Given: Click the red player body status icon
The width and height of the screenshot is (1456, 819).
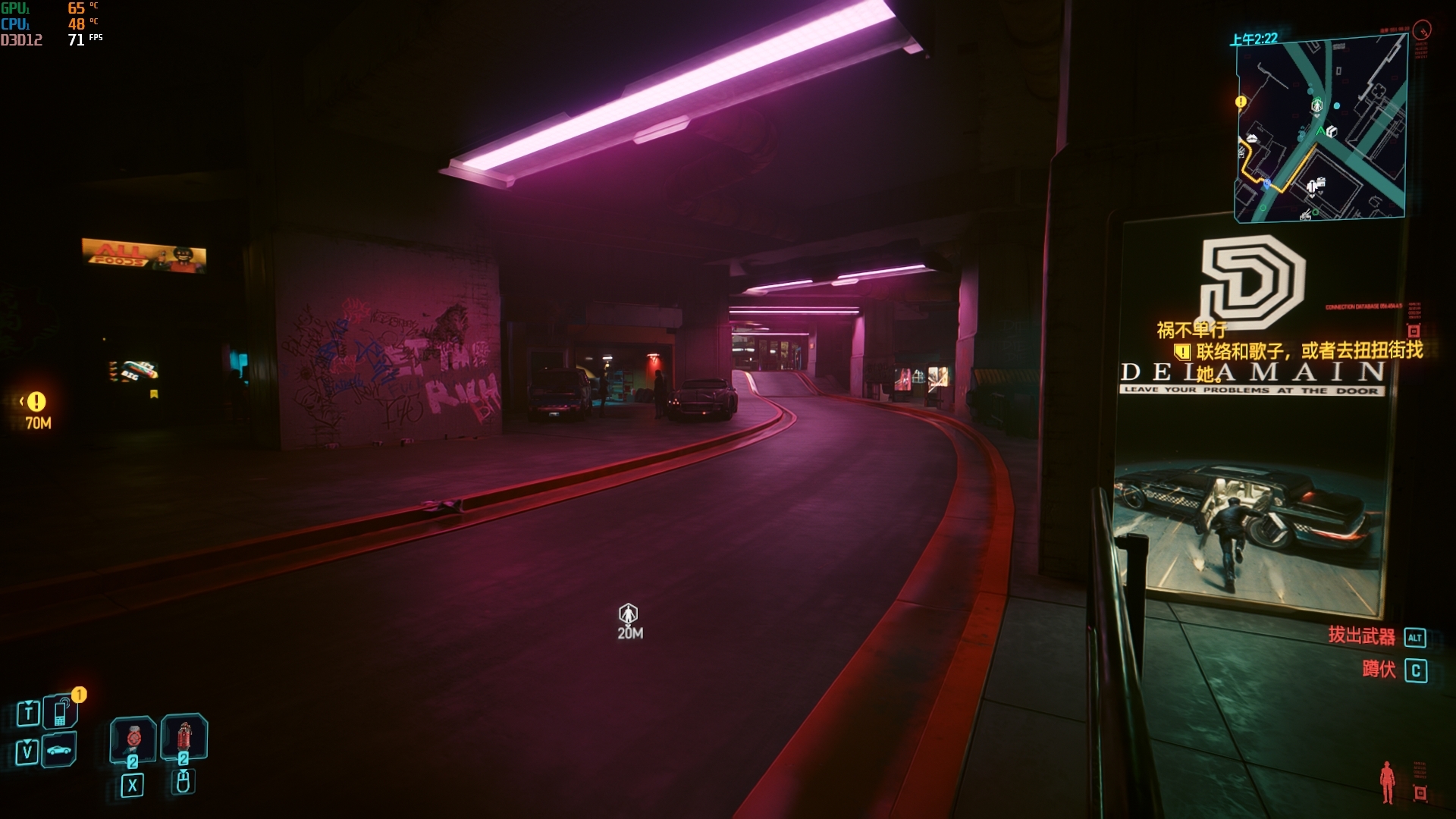Looking at the screenshot, I should [1388, 781].
